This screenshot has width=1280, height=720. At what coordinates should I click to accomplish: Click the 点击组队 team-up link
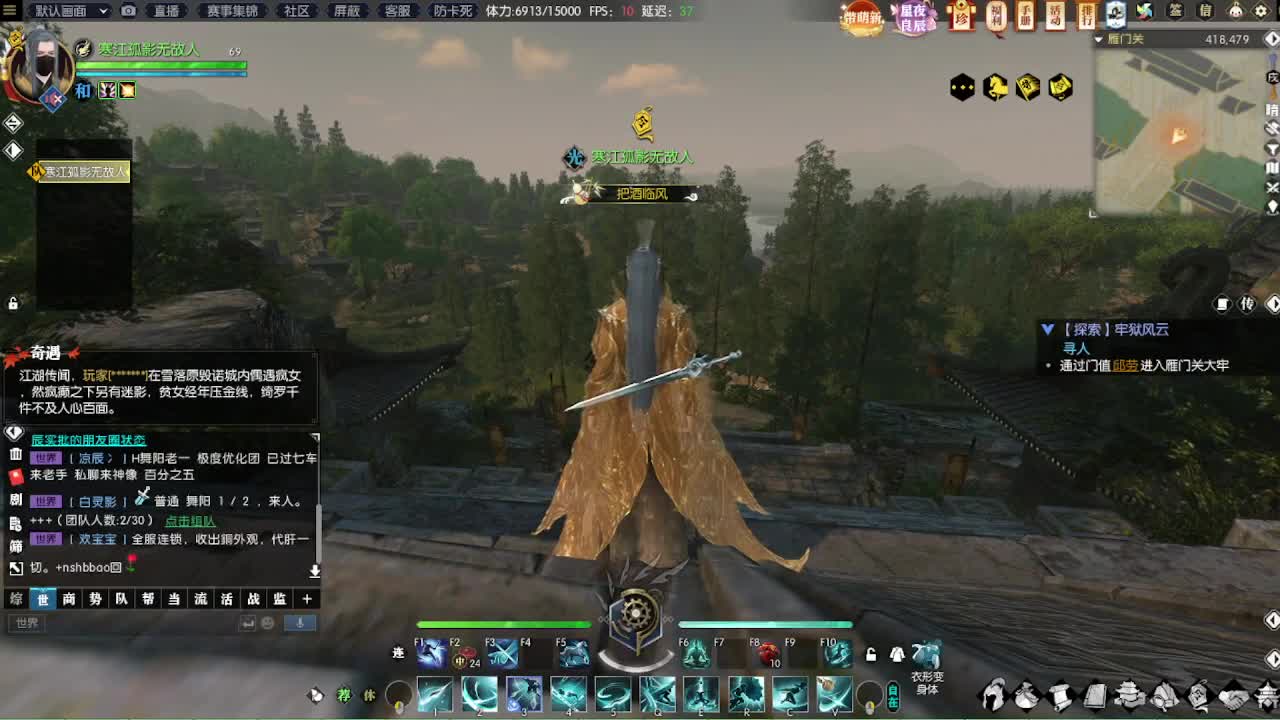pos(191,520)
